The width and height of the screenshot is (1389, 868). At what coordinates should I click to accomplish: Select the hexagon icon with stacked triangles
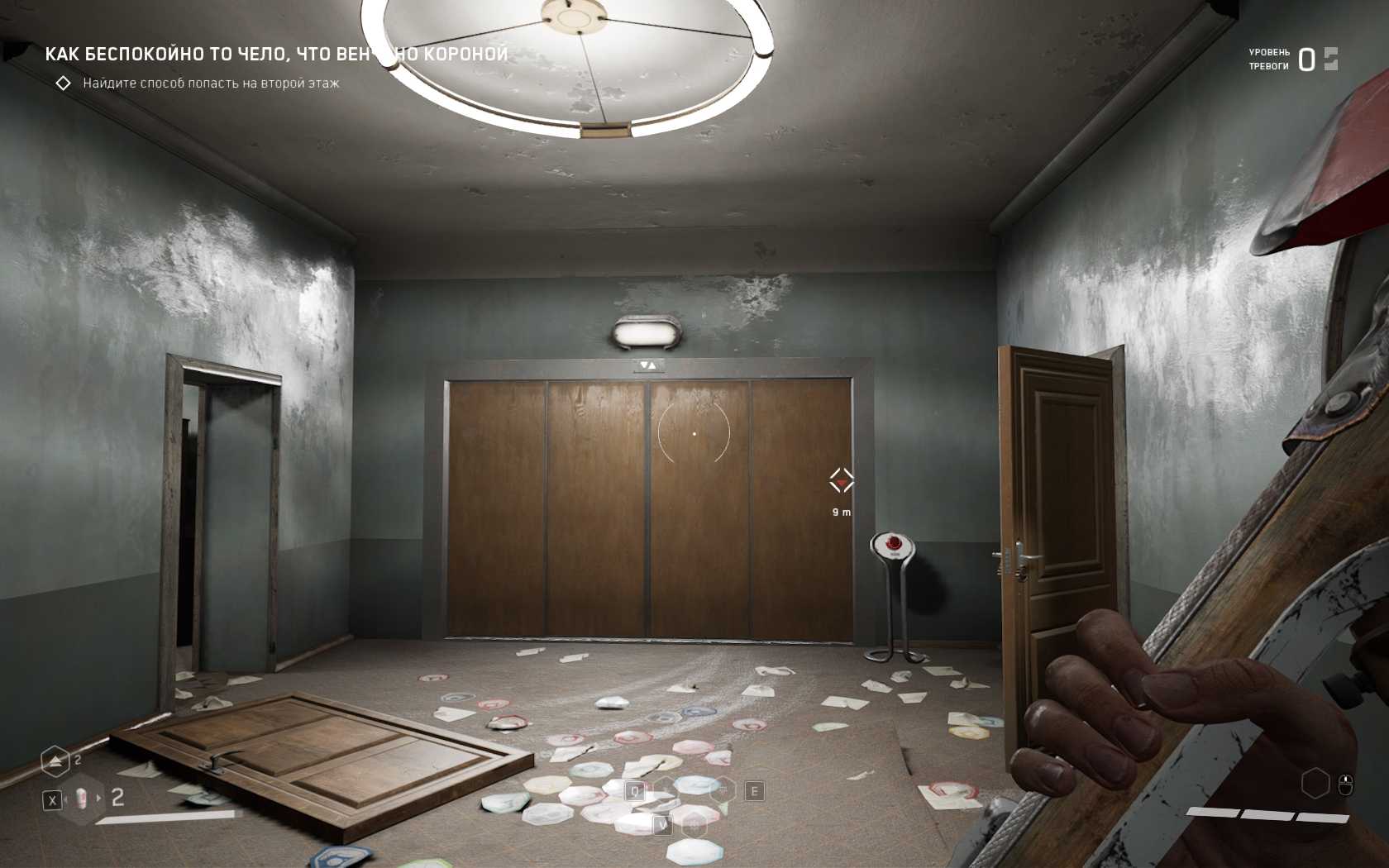55,761
